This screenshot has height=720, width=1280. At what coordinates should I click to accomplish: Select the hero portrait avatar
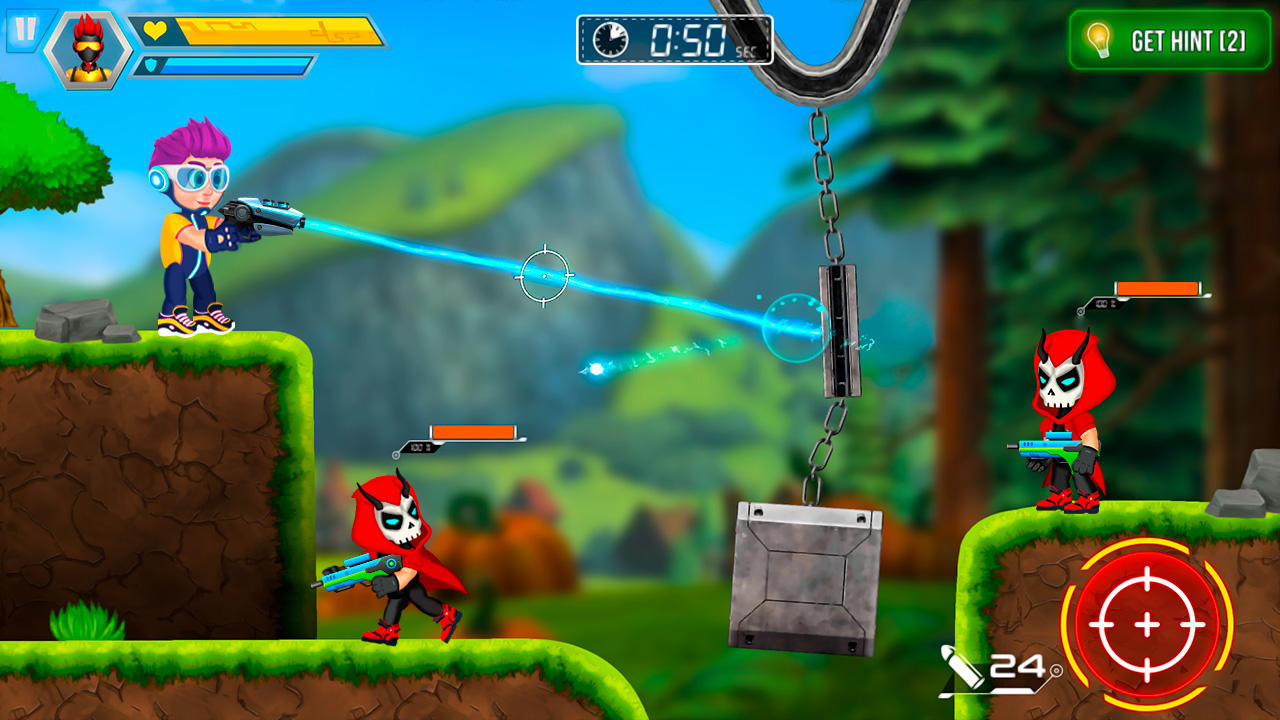88,50
